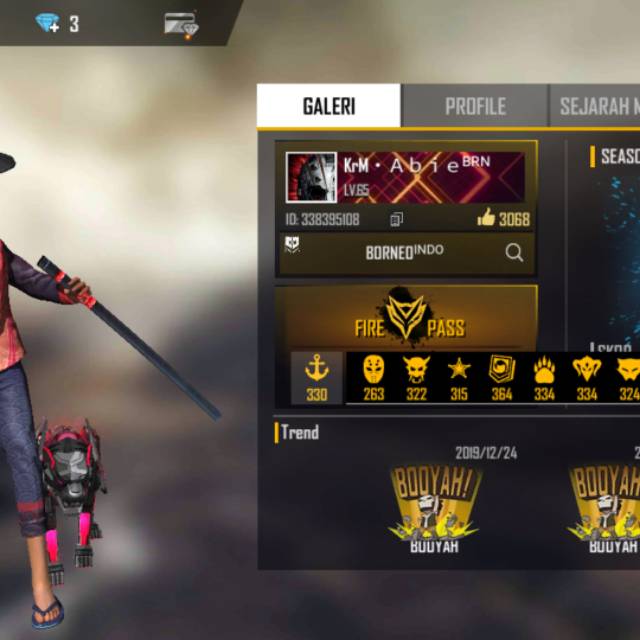
Task: Select the paw print badge showing 334
Action: coord(544,377)
